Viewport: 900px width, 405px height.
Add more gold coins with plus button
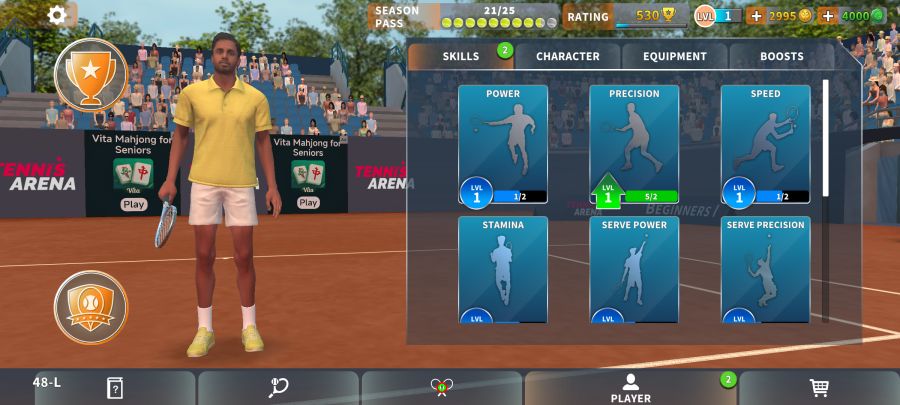pos(756,16)
